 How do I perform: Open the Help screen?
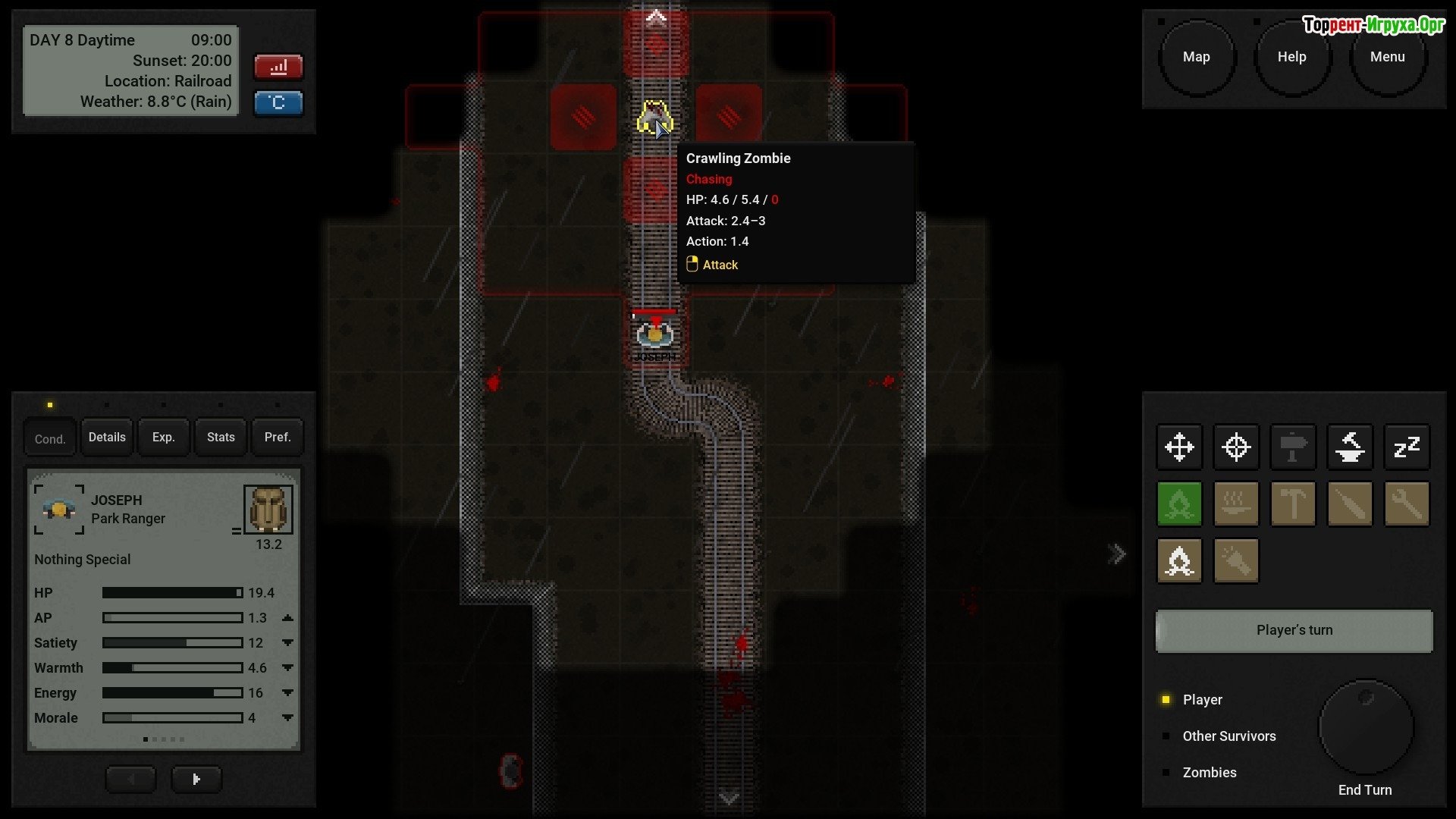[x=1291, y=58]
